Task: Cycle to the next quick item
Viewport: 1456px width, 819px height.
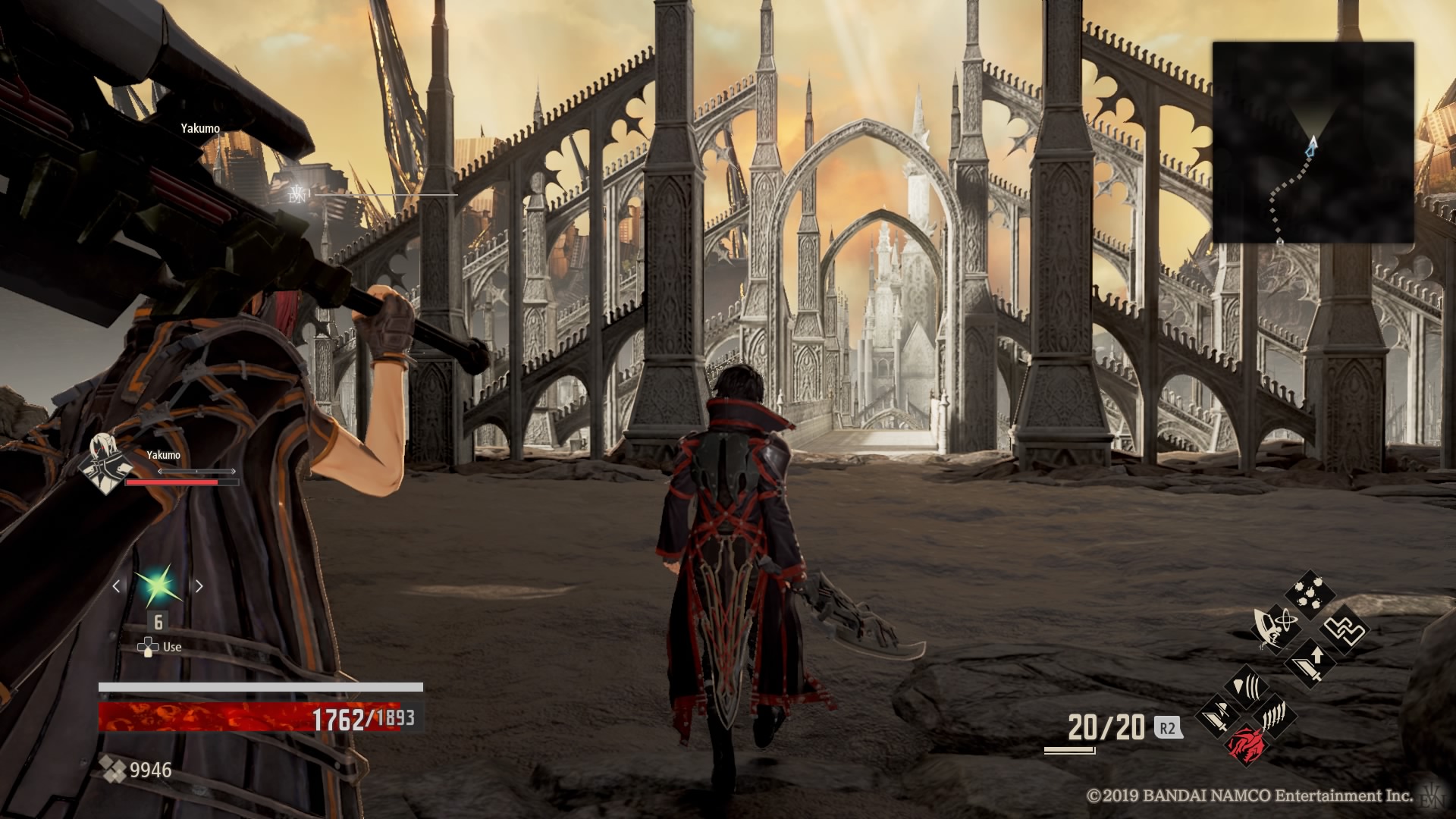Action: click(199, 586)
